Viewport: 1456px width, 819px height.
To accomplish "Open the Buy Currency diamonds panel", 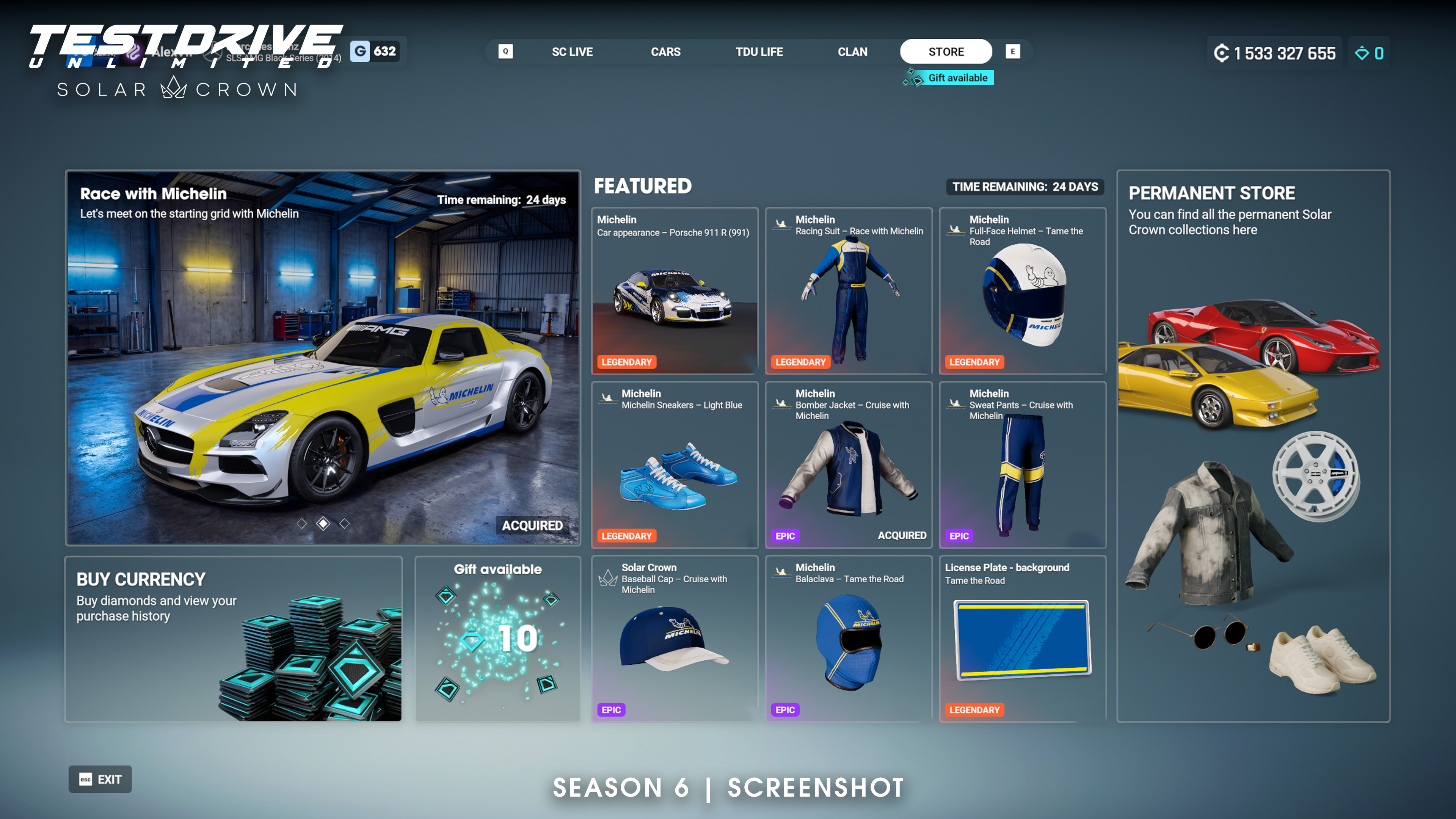I will coord(234,639).
